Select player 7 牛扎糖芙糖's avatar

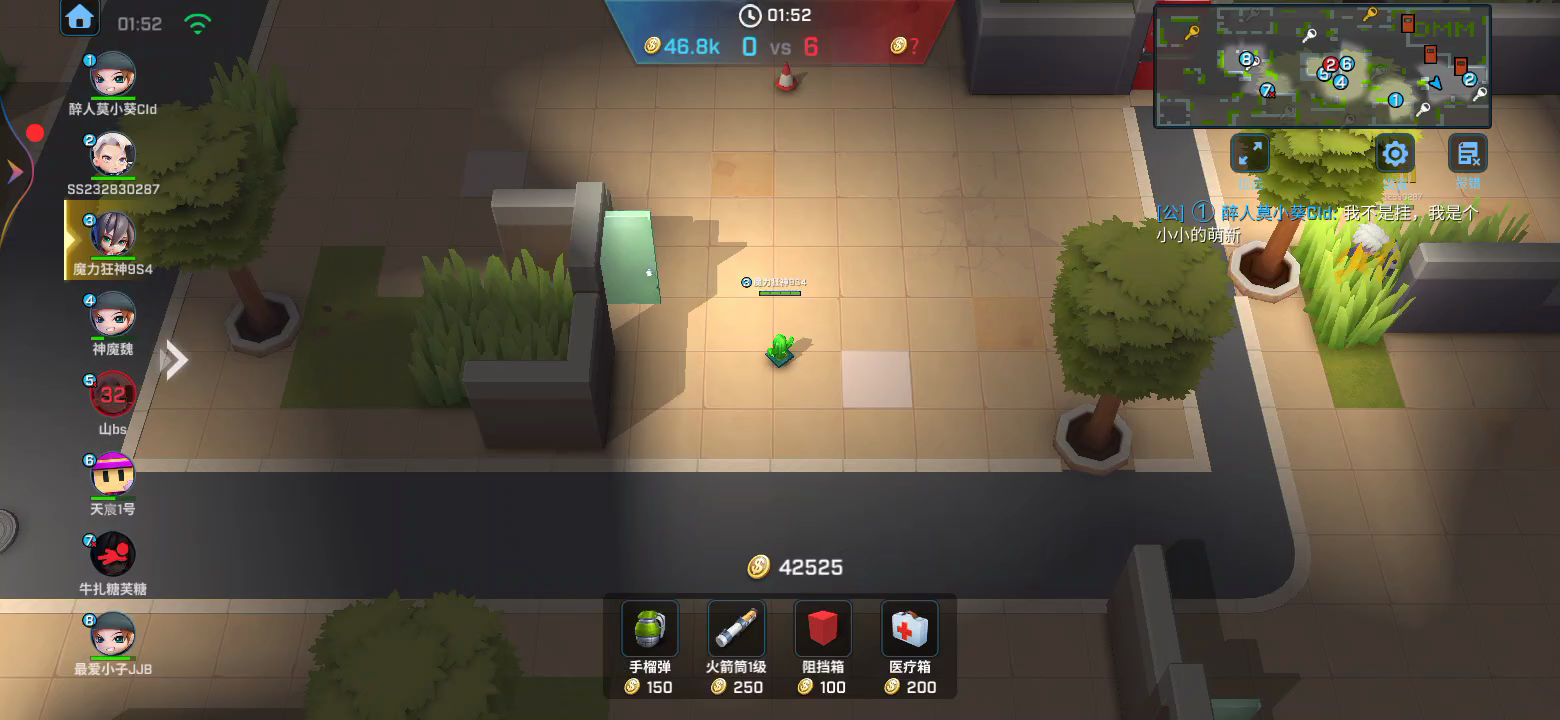click(x=113, y=554)
